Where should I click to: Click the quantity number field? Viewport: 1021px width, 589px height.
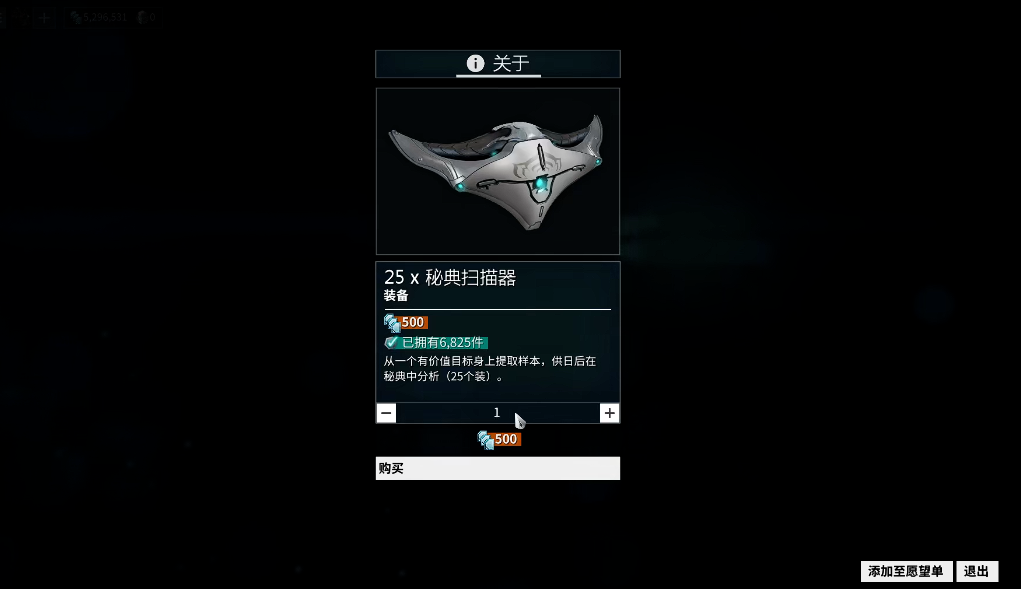(x=497, y=413)
